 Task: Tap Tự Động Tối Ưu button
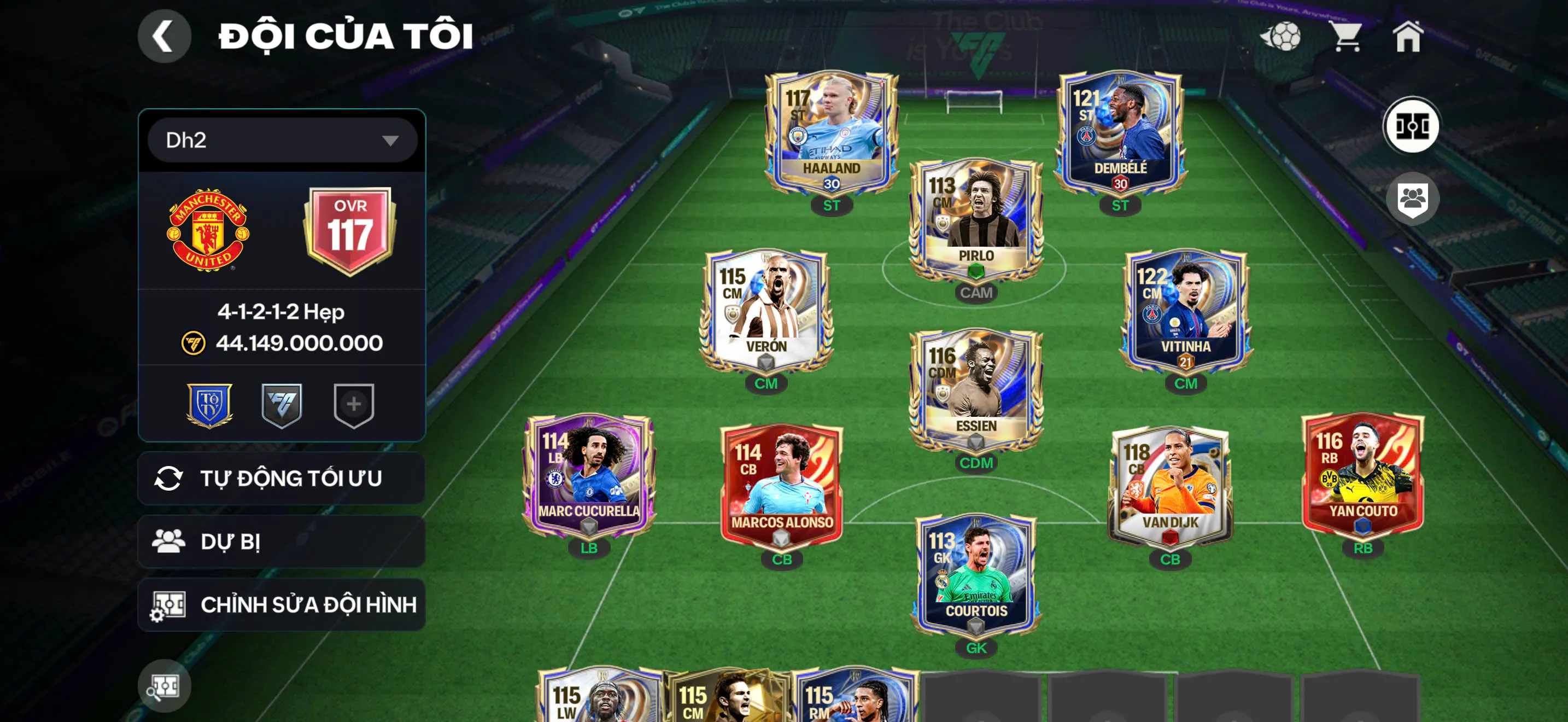point(282,479)
